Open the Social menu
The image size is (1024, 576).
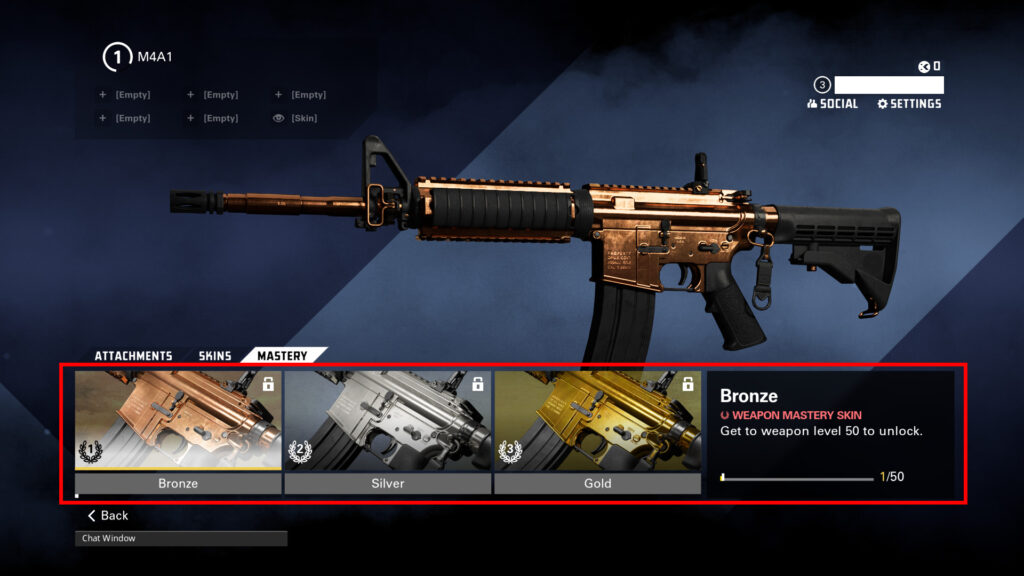coord(832,104)
